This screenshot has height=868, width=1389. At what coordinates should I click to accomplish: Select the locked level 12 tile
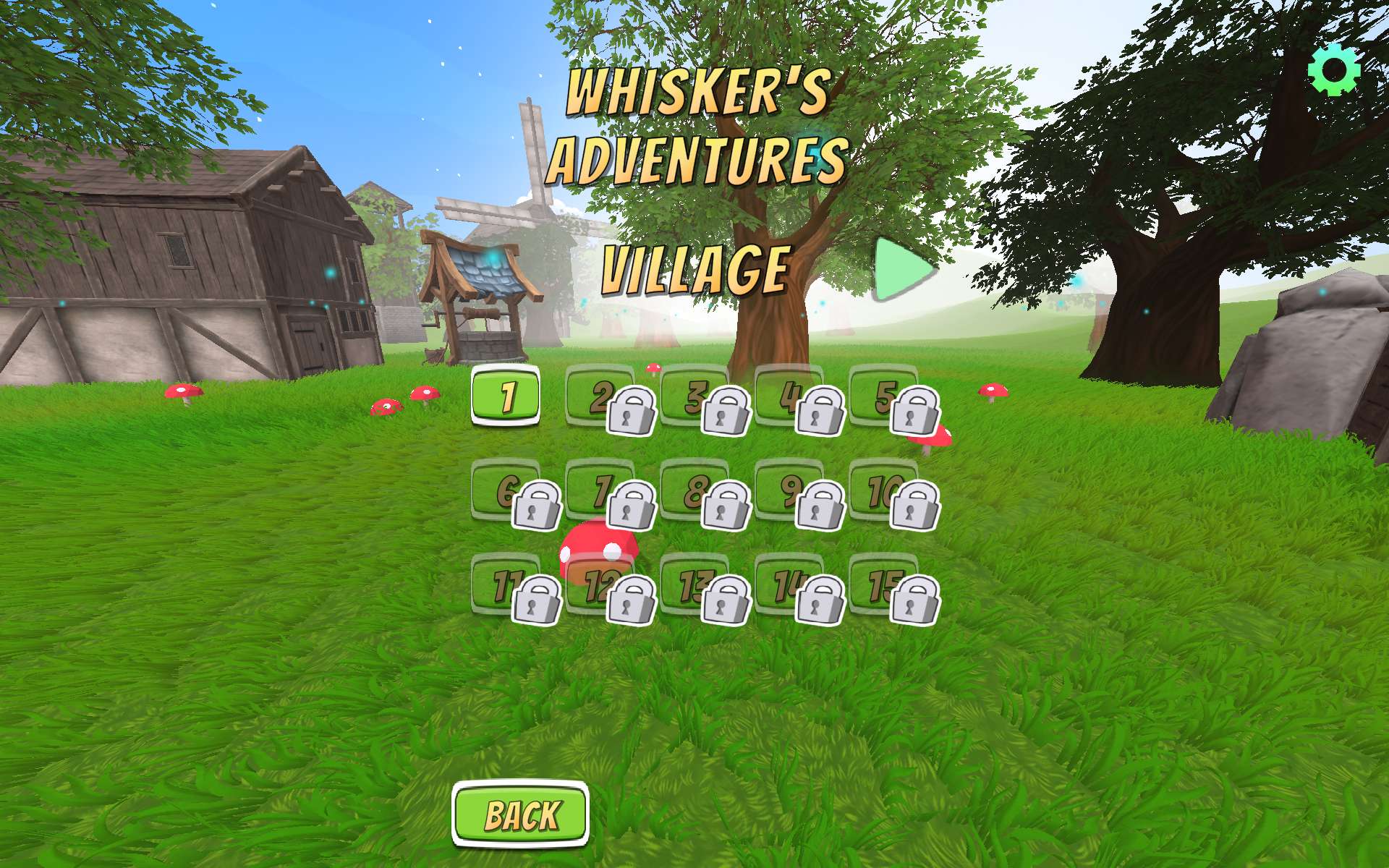tap(600, 585)
